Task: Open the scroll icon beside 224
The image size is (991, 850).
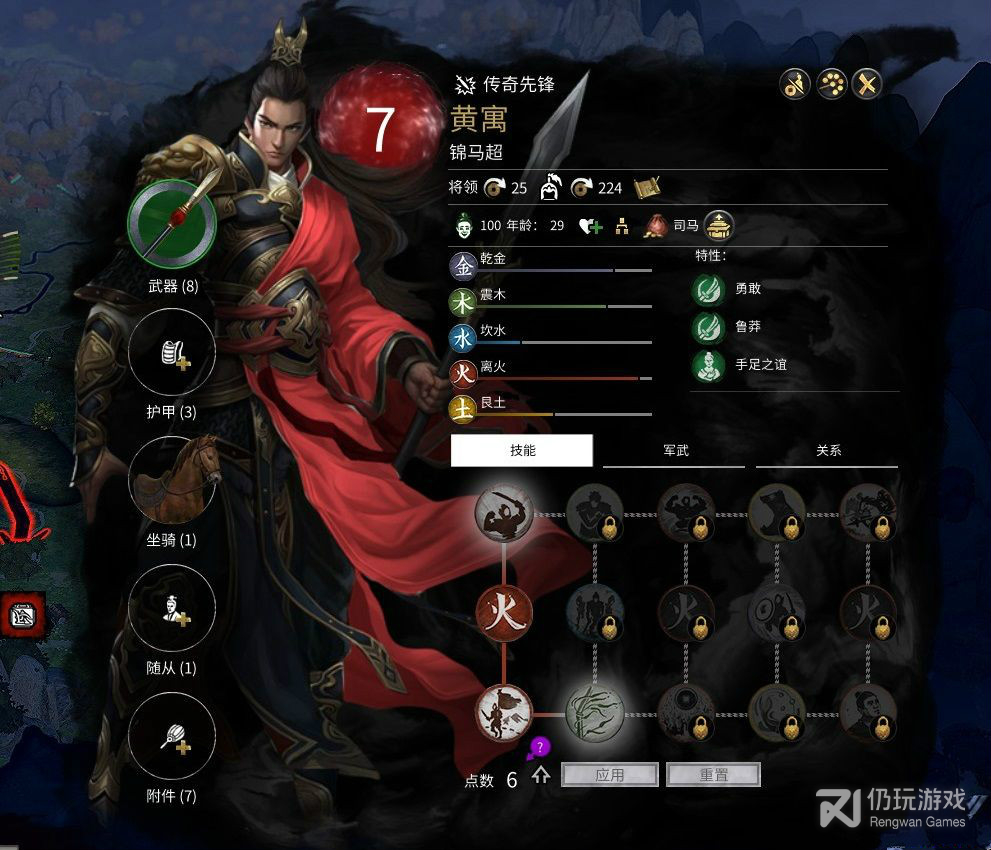Action: click(x=646, y=187)
